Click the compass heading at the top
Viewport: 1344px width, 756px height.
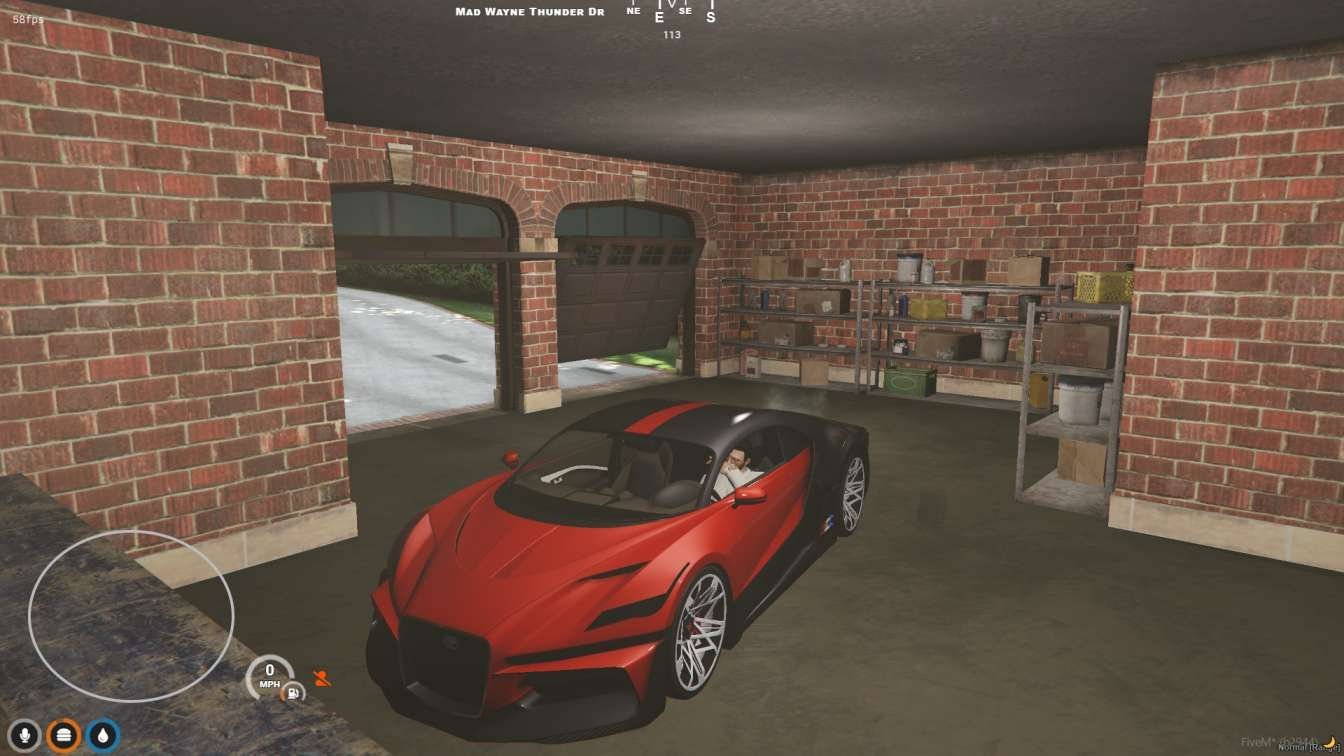[x=671, y=14]
